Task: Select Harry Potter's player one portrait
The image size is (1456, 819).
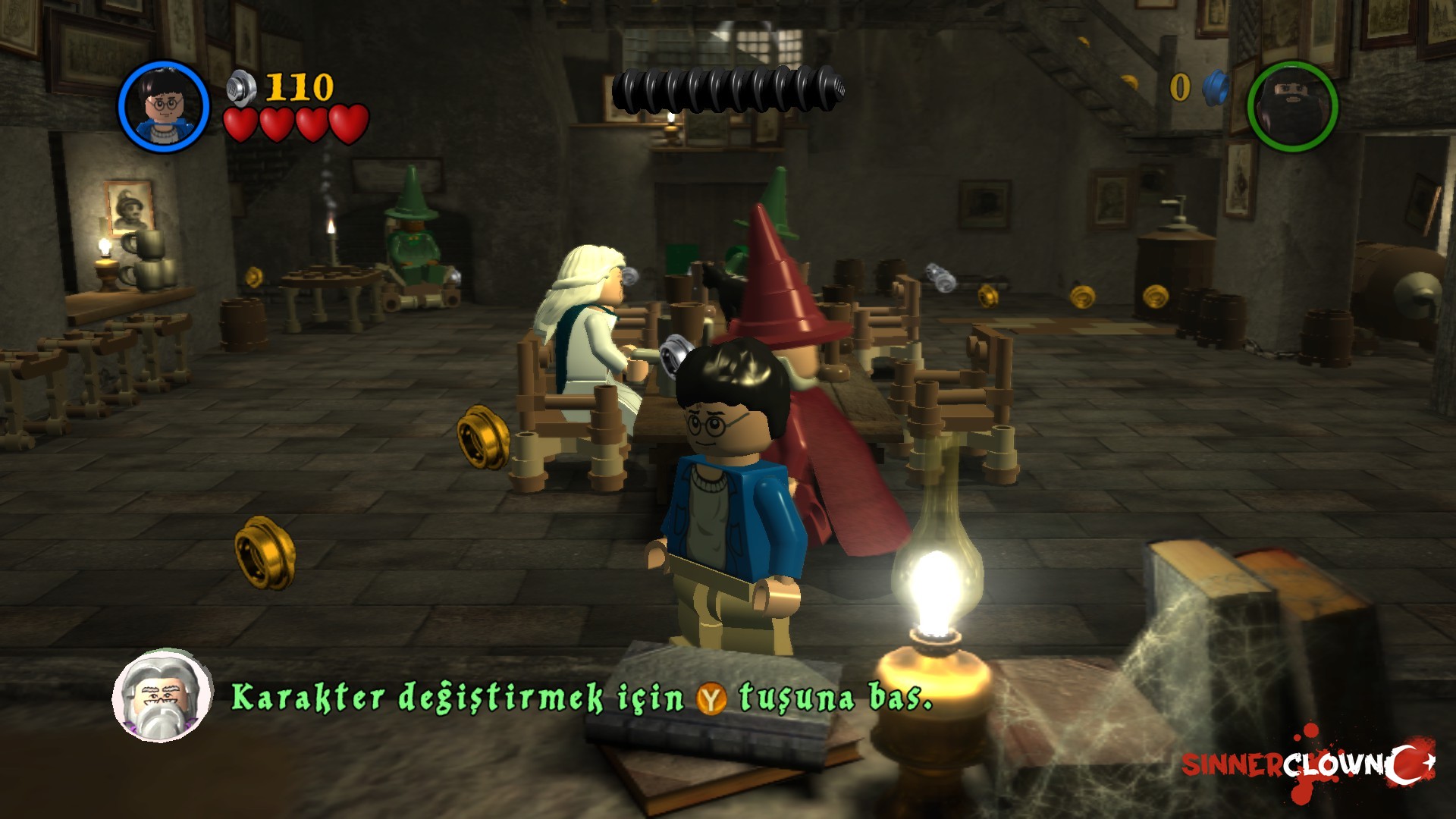Action: pyautogui.click(x=163, y=105)
